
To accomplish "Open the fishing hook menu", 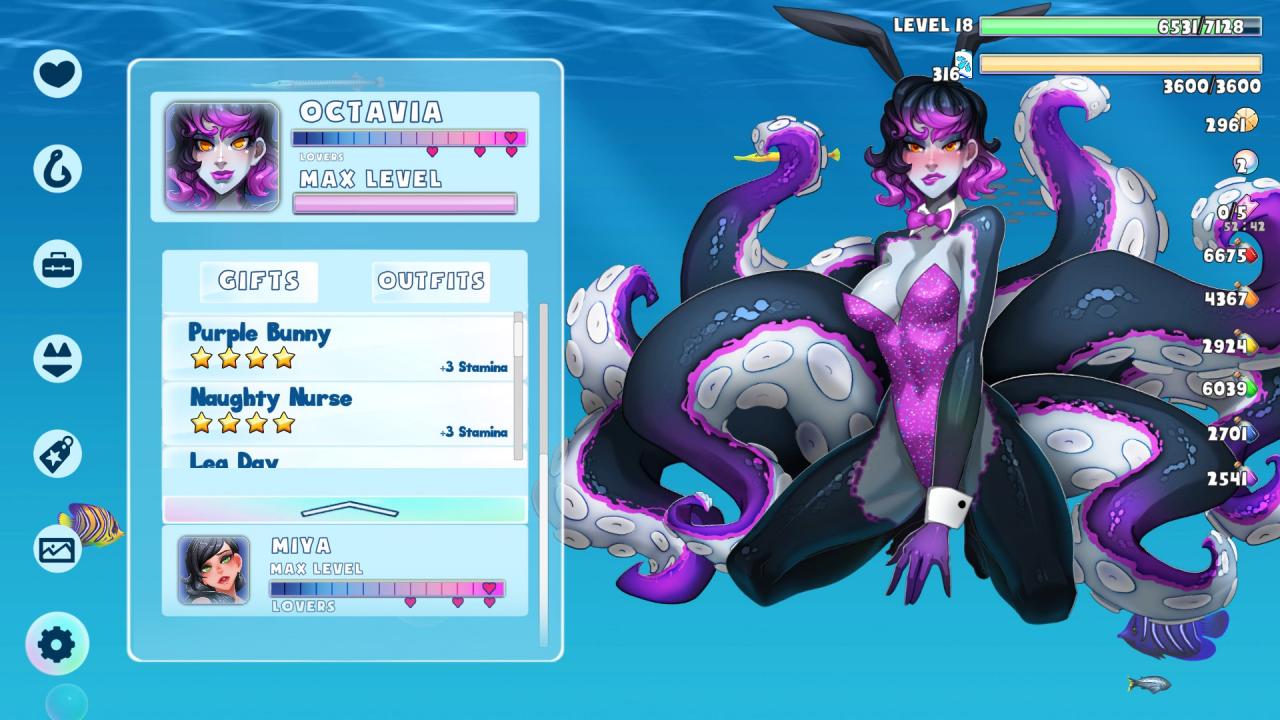I will tap(58, 168).
